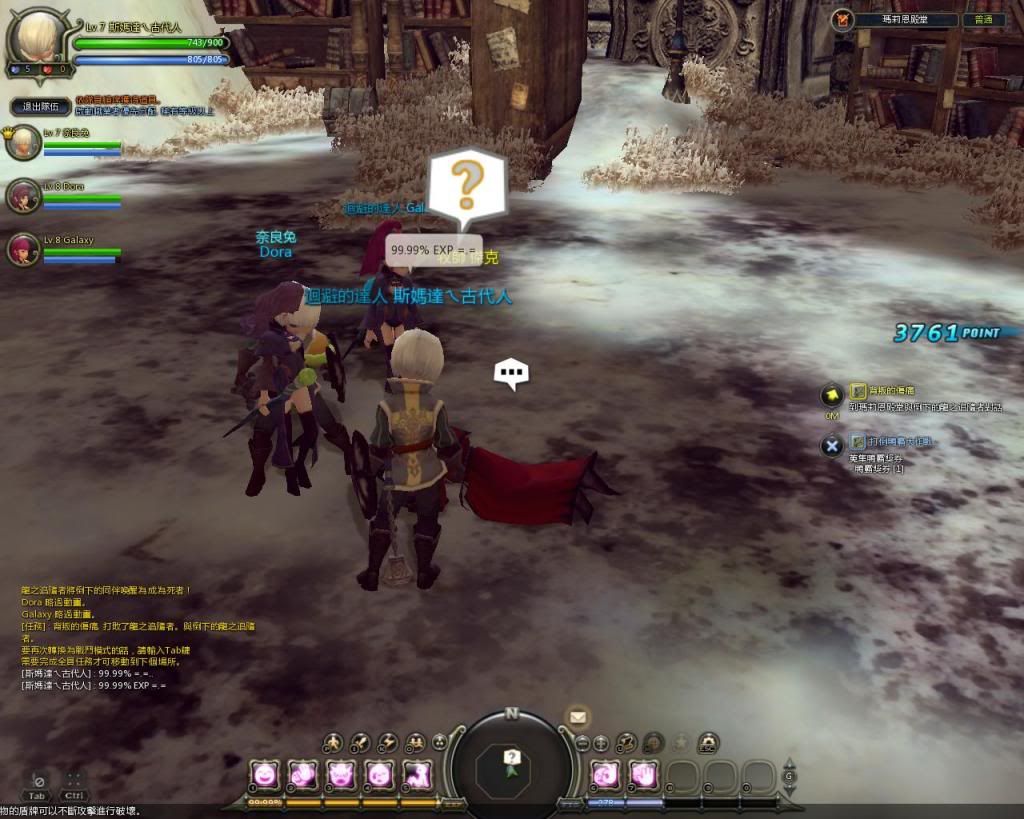
Task: Activate the demon face skill in slot 3
Action: 341,773
